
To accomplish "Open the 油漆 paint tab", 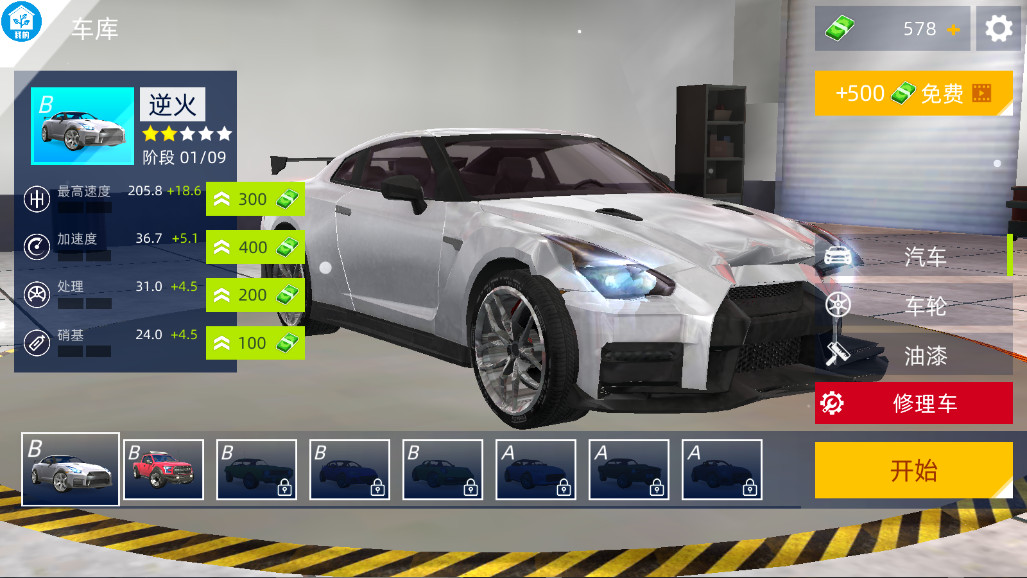I will point(914,355).
